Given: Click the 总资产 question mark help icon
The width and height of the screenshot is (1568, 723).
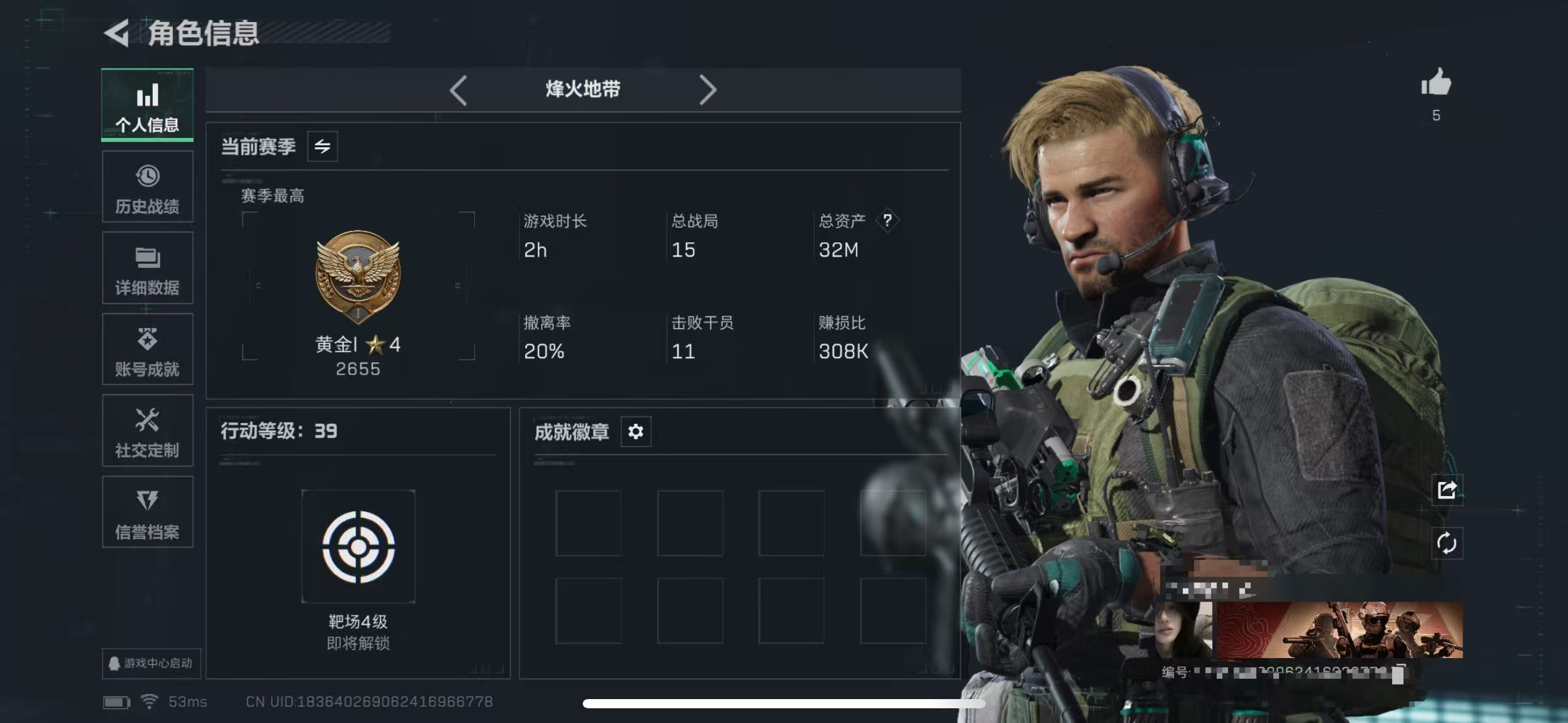Looking at the screenshot, I should point(887,220).
